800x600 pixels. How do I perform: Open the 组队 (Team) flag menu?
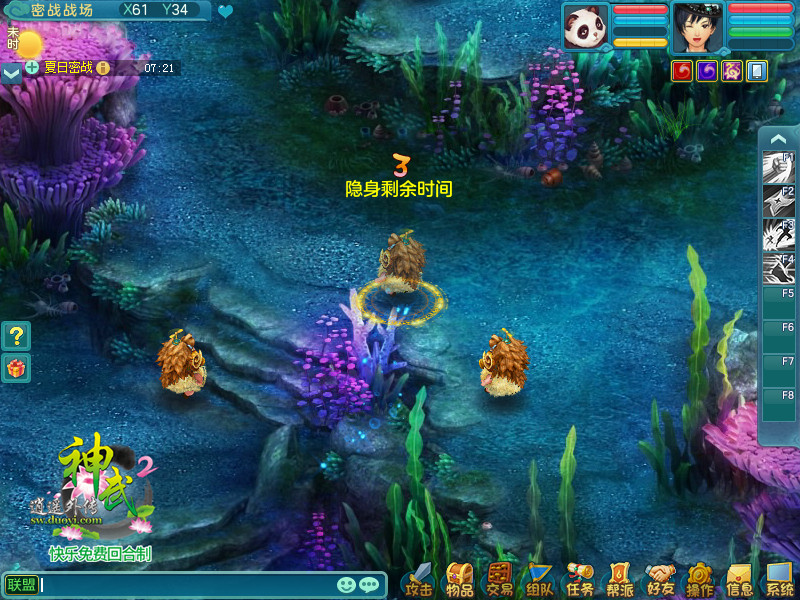pos(540,580)
